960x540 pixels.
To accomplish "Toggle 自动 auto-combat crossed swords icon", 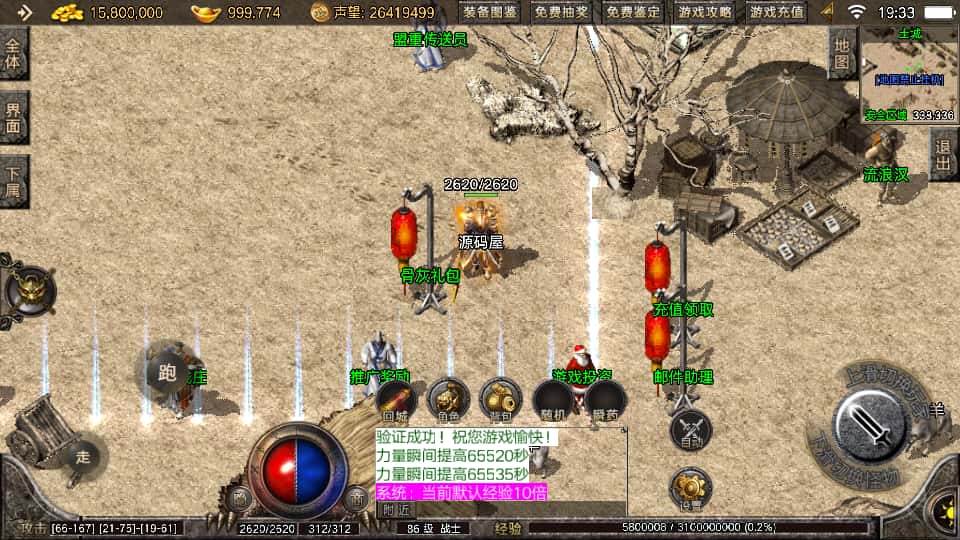I will [x=690, y=428].
